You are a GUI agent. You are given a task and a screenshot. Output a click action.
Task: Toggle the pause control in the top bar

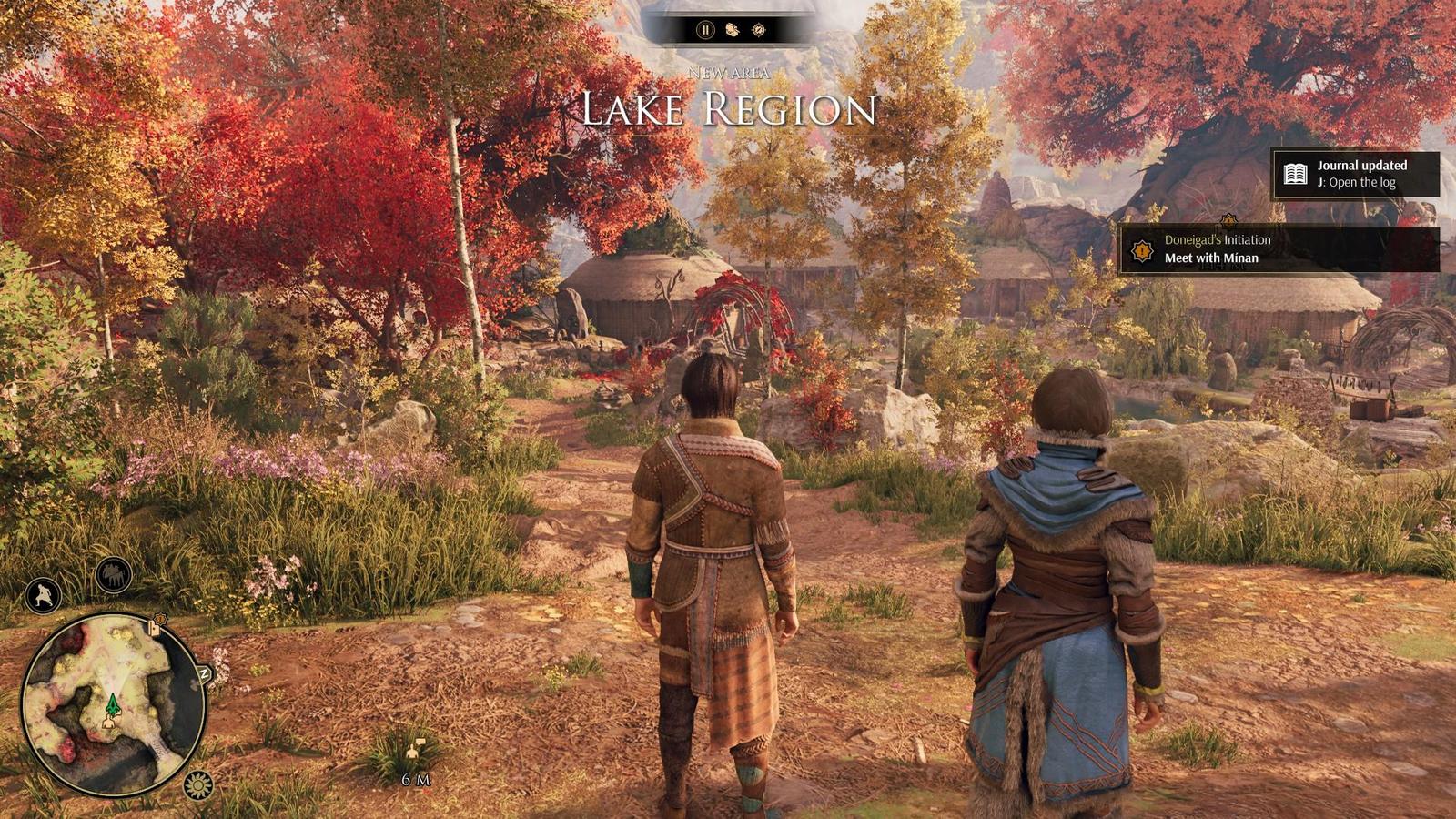(x=705, y=28)
